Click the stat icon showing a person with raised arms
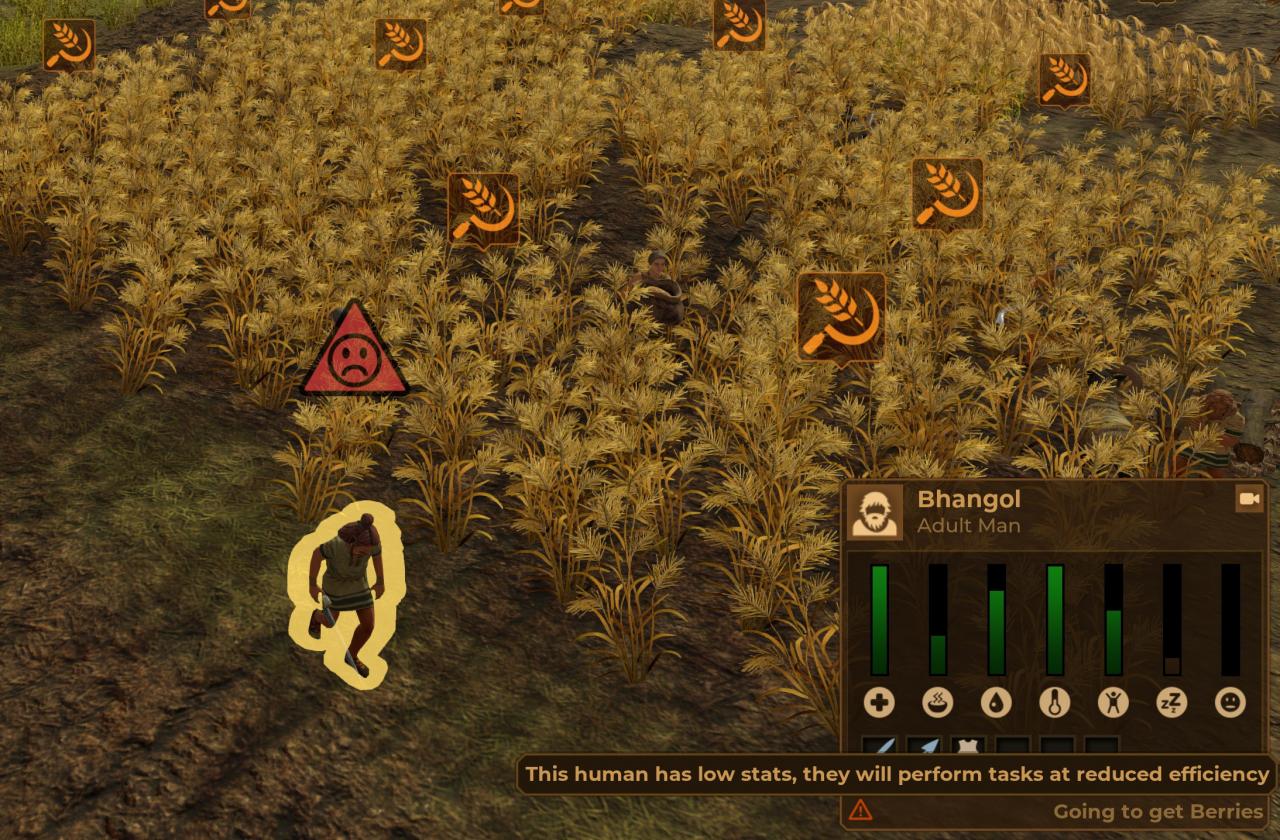This screenshot has width=1280, height=840. click(x=1113, y=703)
